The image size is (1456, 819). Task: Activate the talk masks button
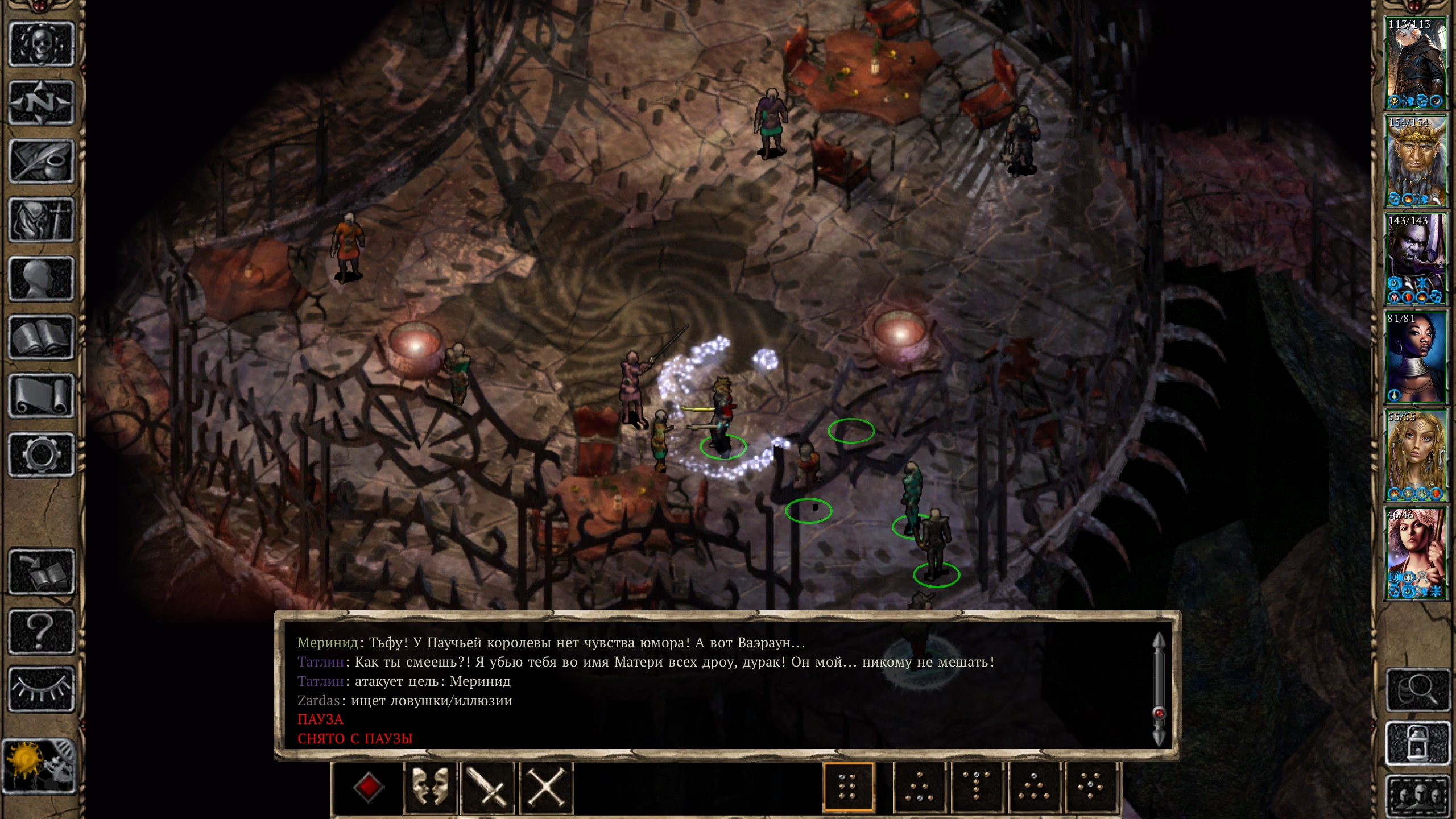(430, 788)
